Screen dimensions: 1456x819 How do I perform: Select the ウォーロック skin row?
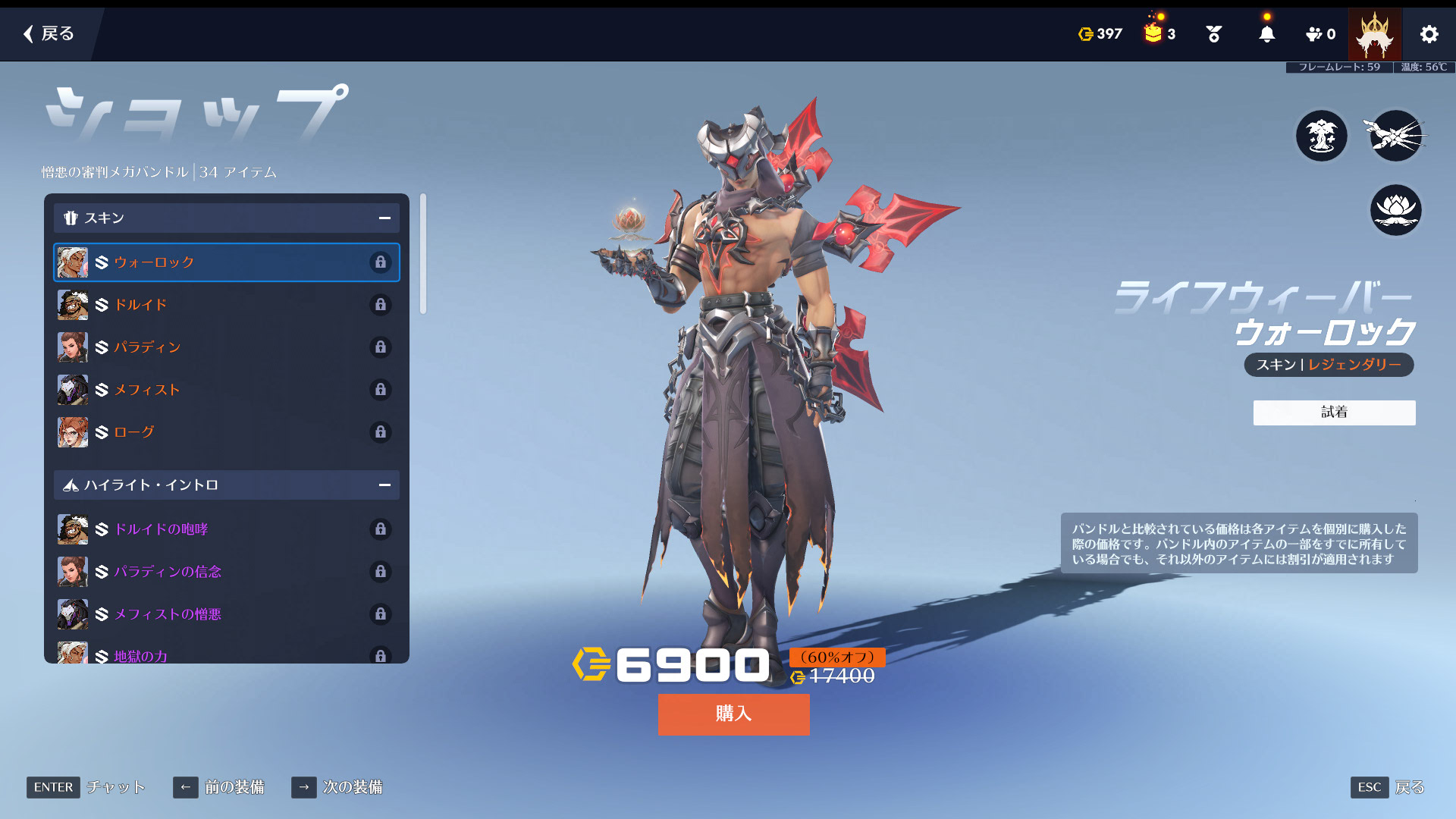coord(226,262)
